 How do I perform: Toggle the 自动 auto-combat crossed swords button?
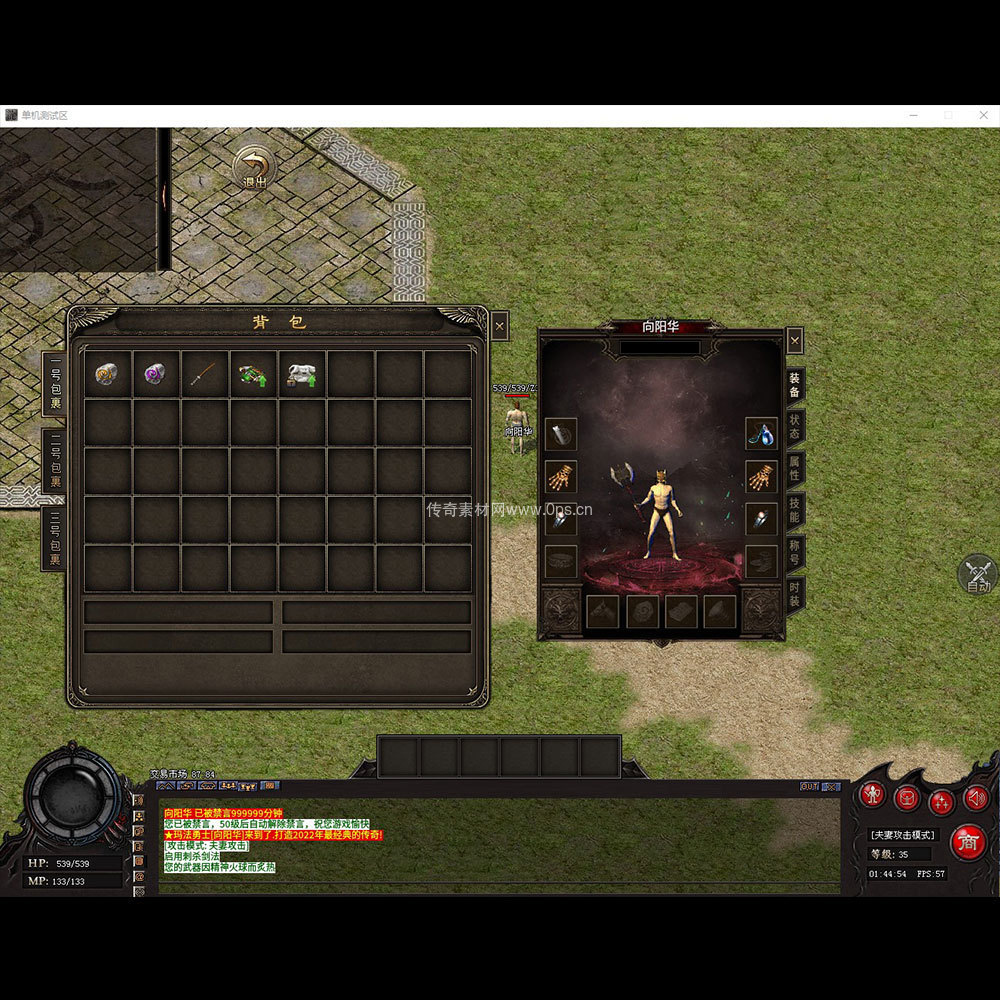point(977,573)
